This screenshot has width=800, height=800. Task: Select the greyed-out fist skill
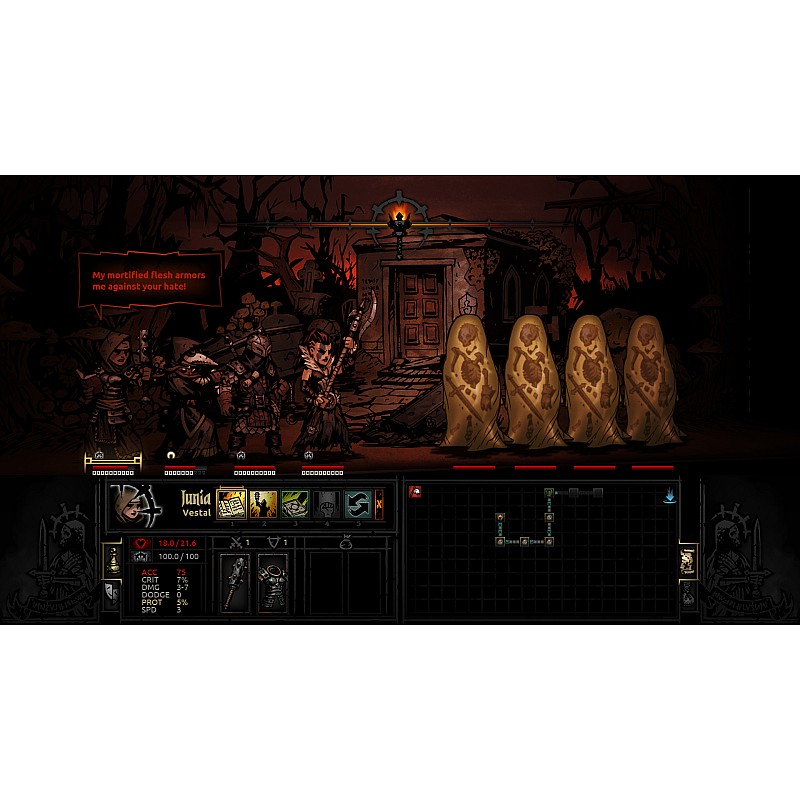pos(326,504)
